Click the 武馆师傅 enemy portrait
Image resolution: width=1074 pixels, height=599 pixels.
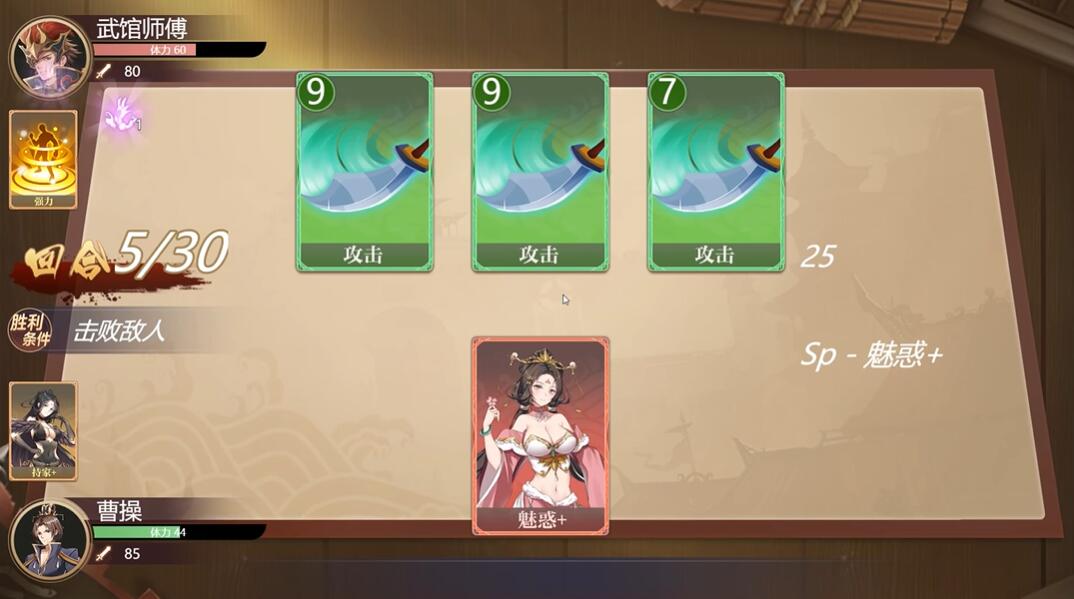(x=49, y=57)
